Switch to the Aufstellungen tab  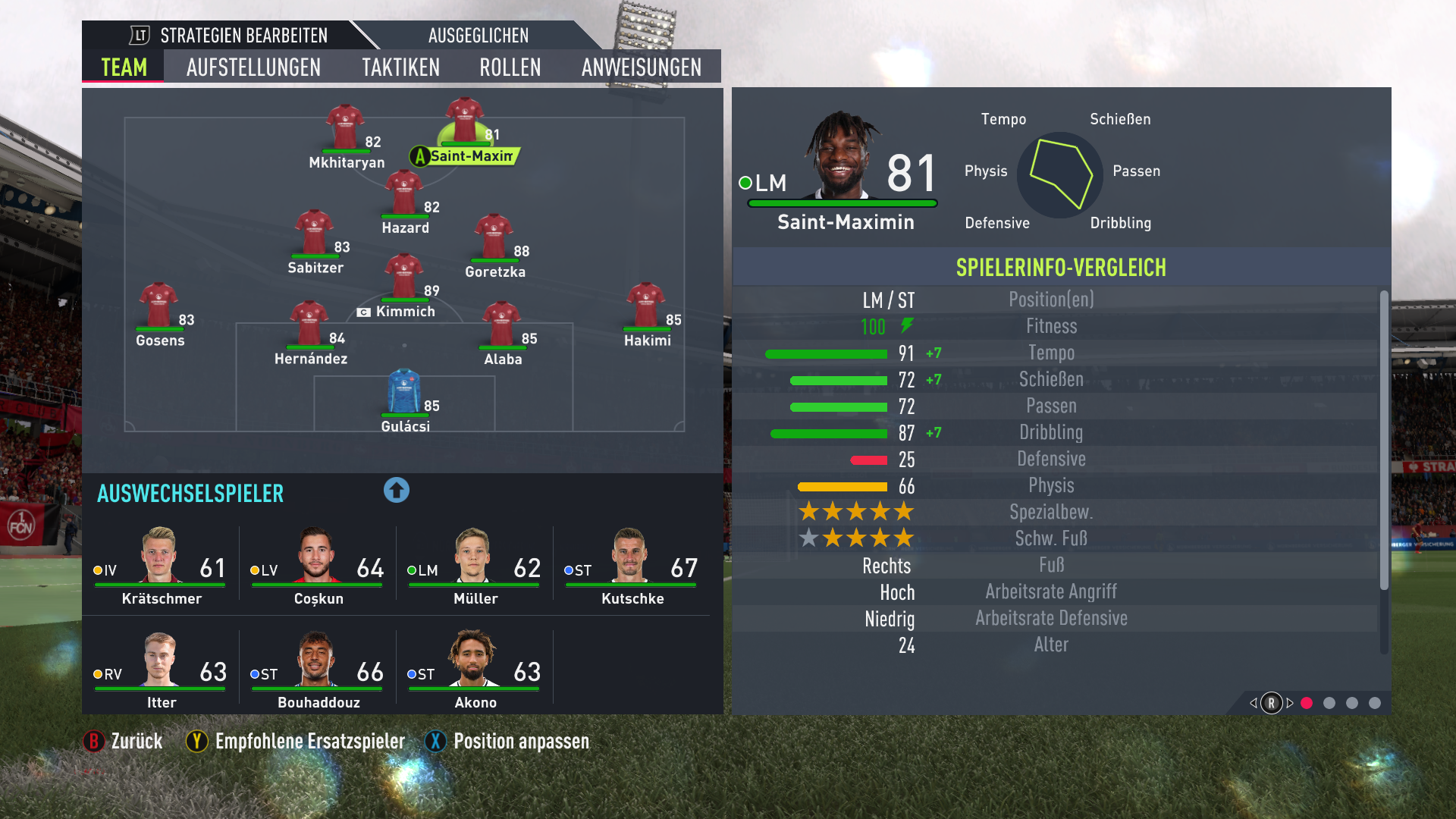coord(253,67)
